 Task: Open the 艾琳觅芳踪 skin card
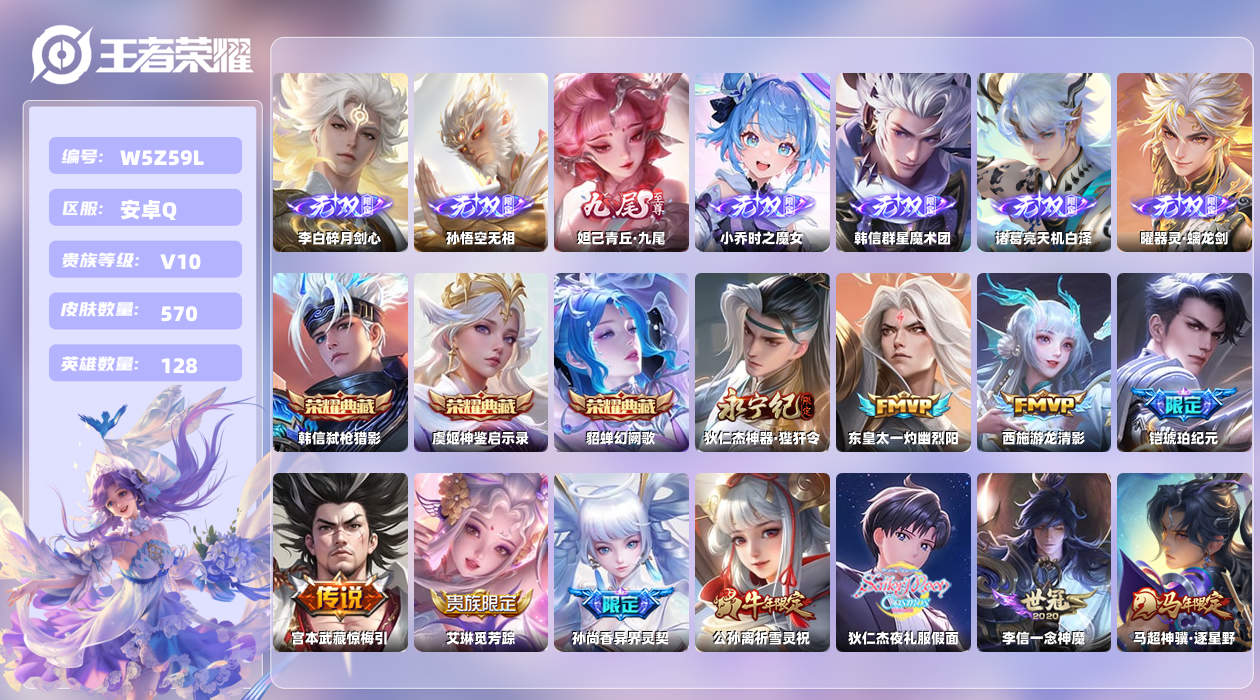pyautogui.click(x=481, y=562)
